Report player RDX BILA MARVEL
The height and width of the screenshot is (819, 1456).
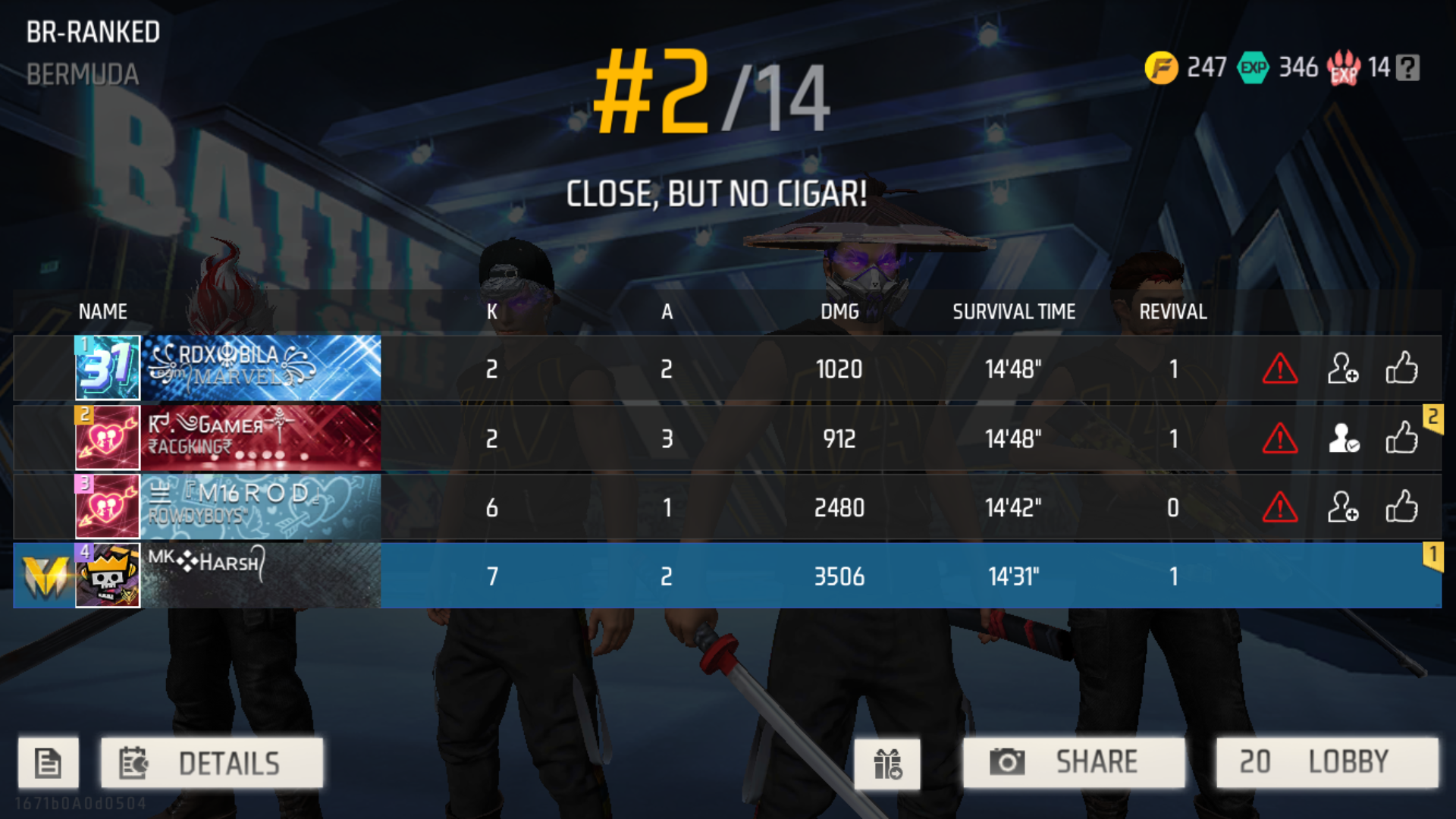point(1279,369)
